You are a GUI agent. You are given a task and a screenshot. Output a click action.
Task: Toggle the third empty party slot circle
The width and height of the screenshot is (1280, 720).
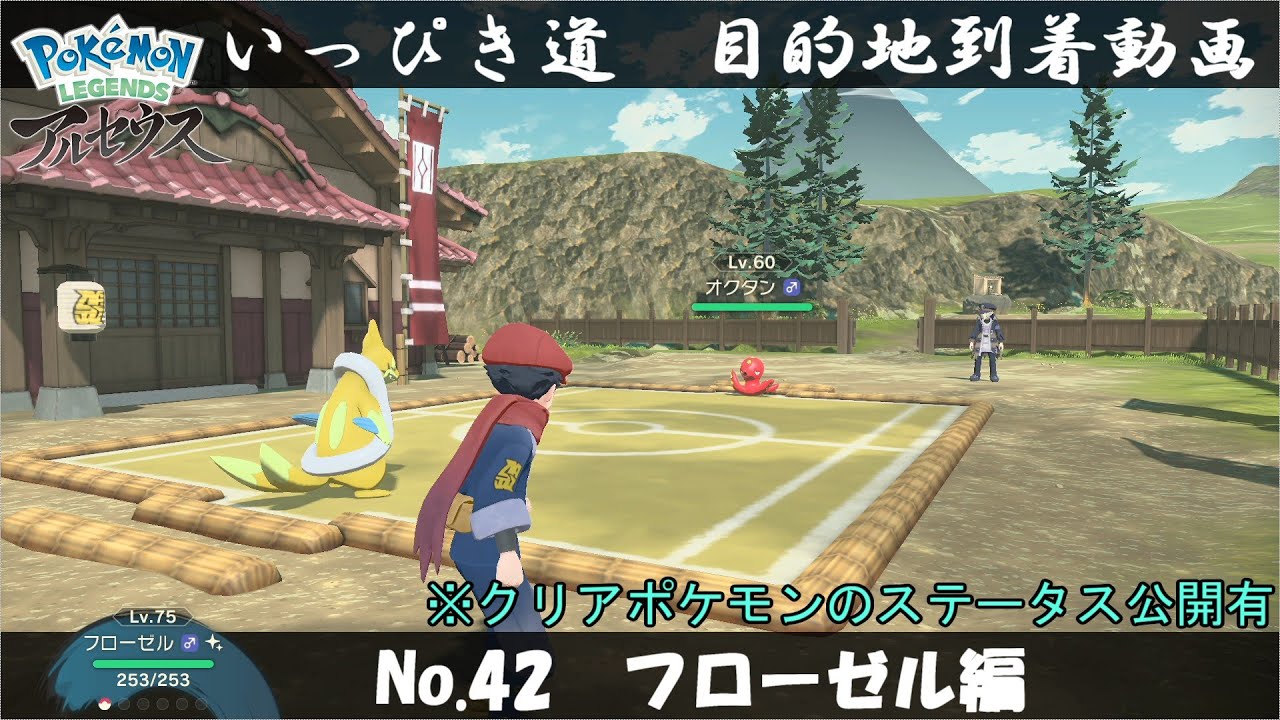(x=162, y=706)
